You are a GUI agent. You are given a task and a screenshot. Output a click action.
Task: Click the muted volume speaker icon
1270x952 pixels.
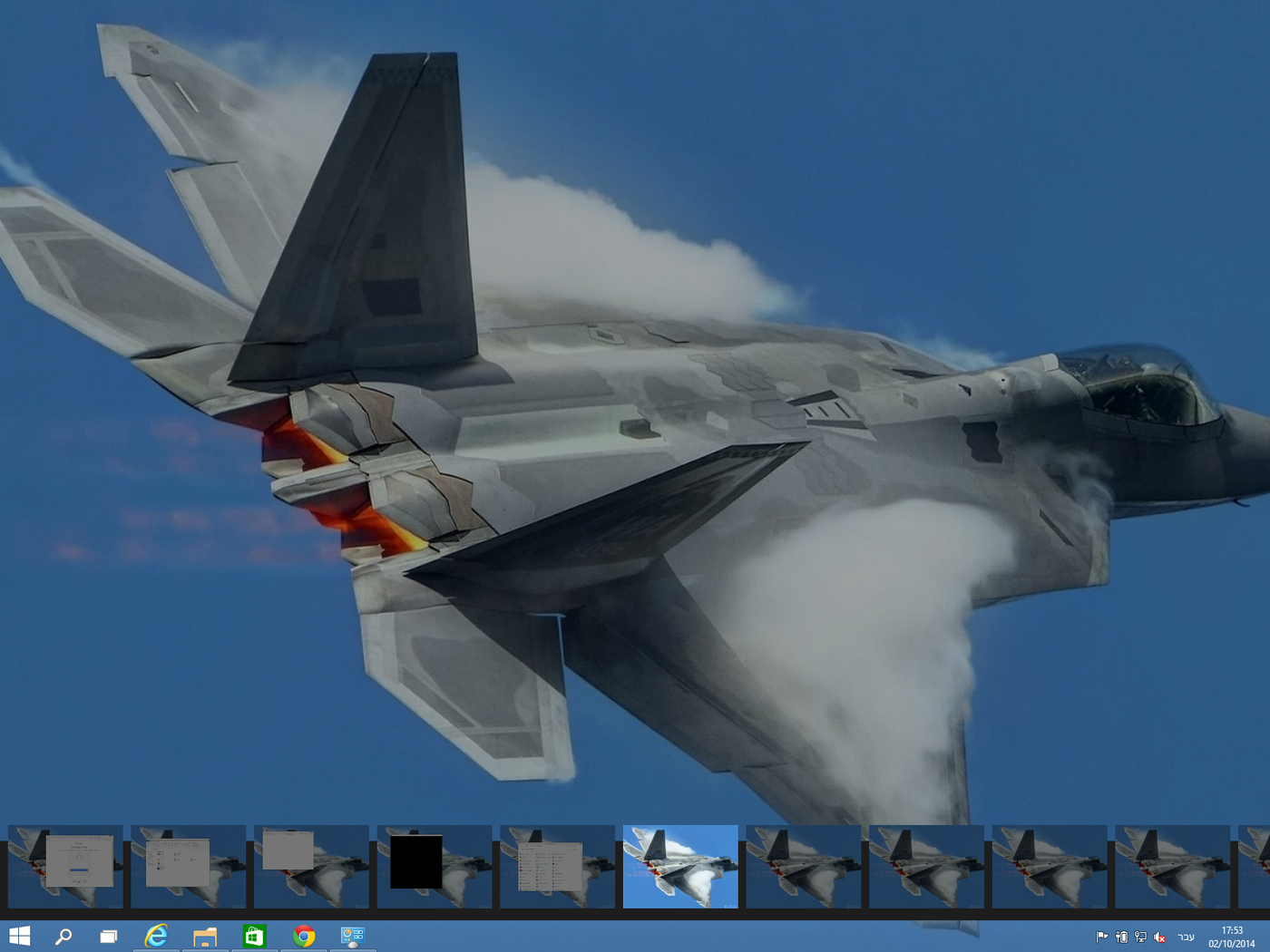tap(1159, 937)
